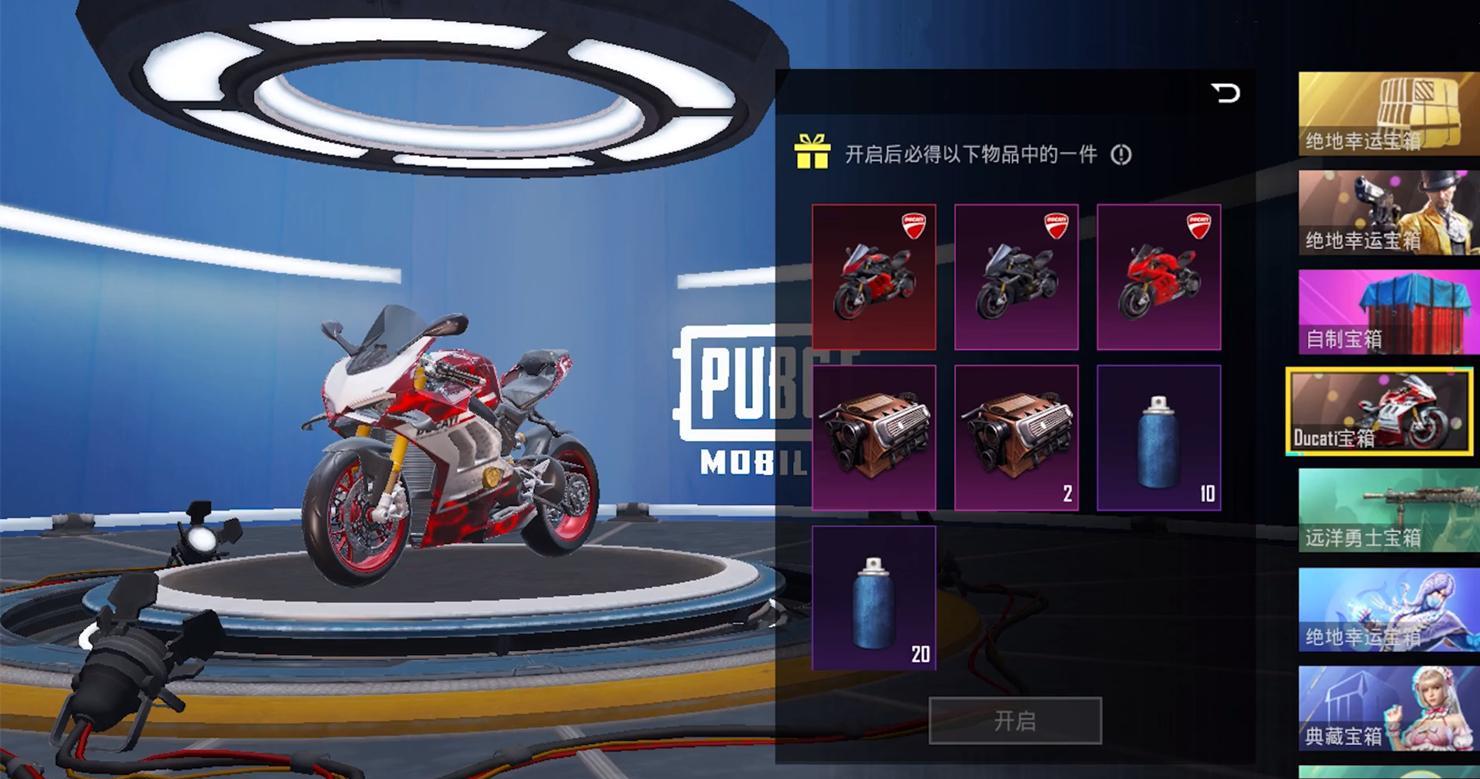This screenshot has height=779, width=1480.
Task: Select the engine item with count 2
Action: click(1016, 438)
